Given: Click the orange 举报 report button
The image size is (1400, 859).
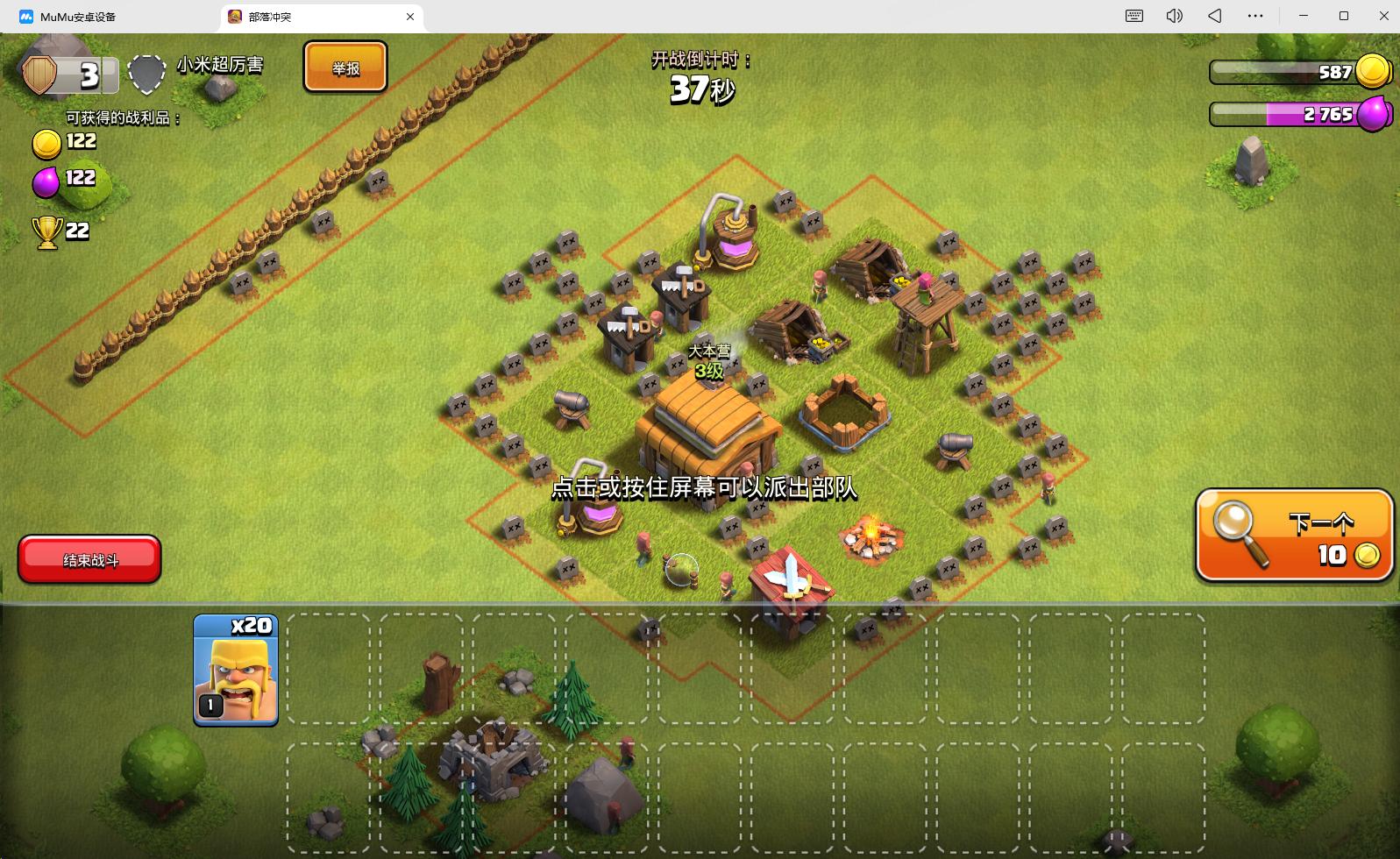Looking at the screenshot, I should click(345, 67).
